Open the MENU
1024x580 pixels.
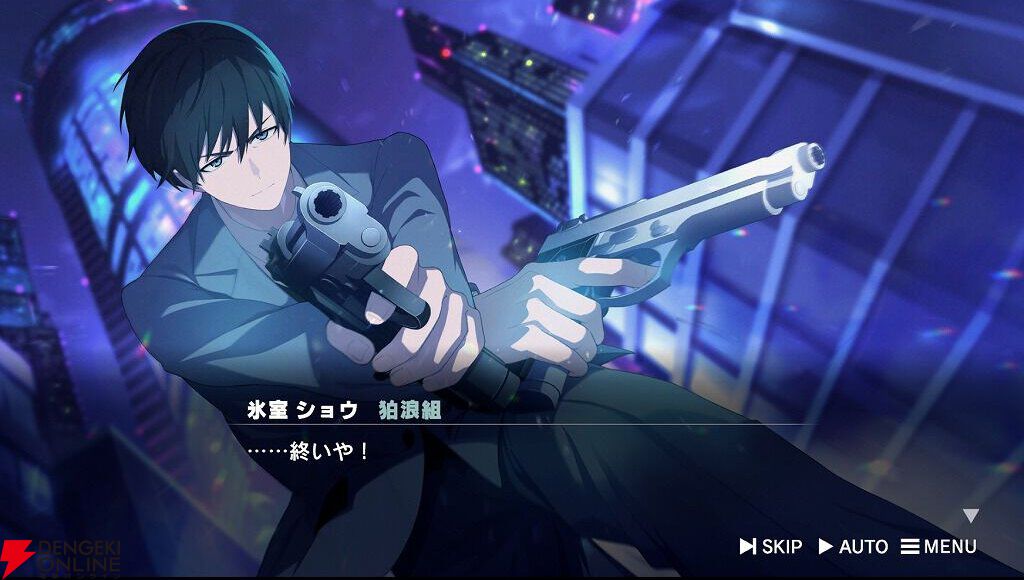coord(938,546)
